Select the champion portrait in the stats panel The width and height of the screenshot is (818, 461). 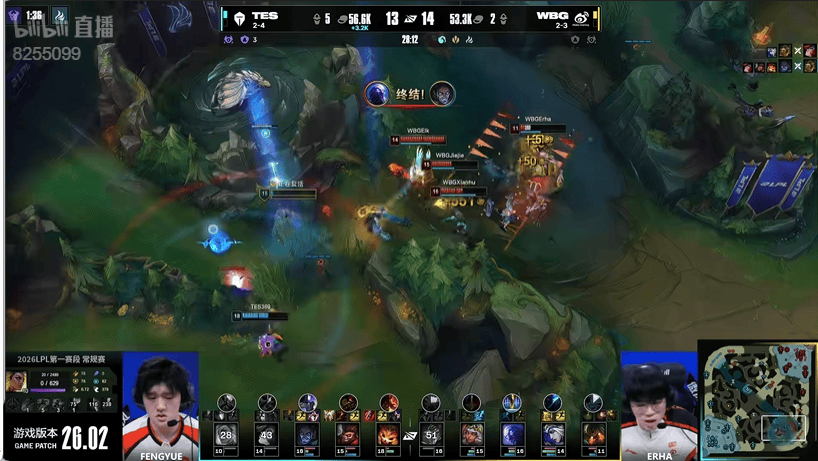16,381
